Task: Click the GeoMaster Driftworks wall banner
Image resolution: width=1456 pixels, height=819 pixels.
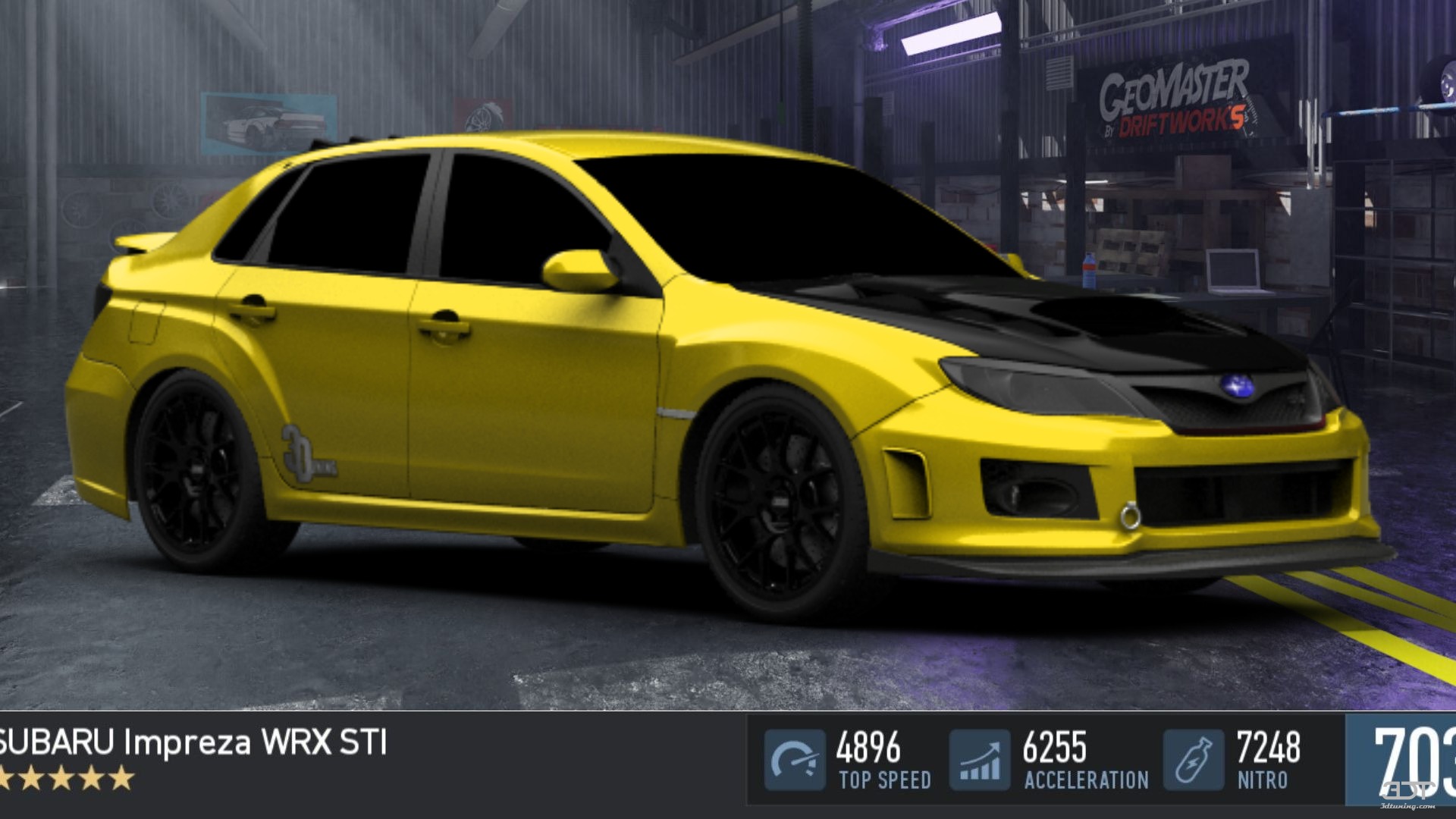Action: tap(1175, 100)
